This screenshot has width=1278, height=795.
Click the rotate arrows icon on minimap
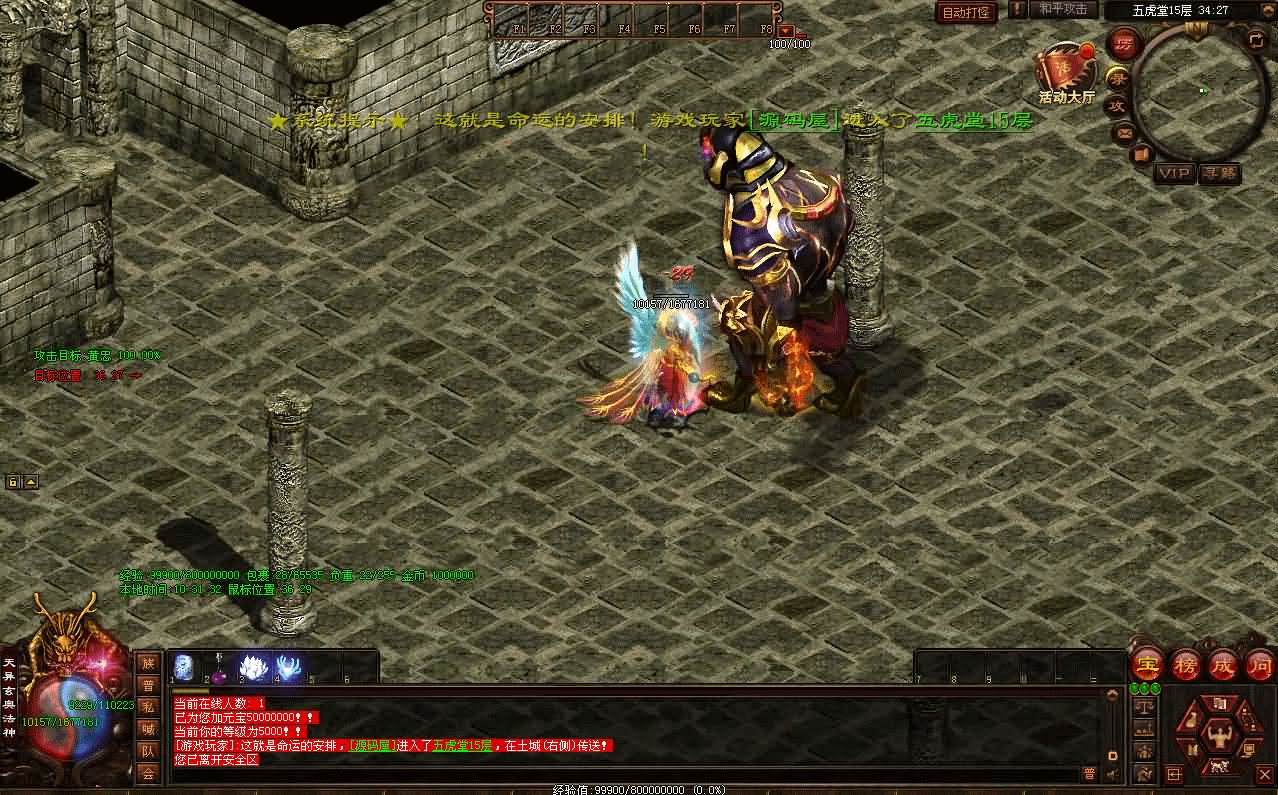(1256, 40)
